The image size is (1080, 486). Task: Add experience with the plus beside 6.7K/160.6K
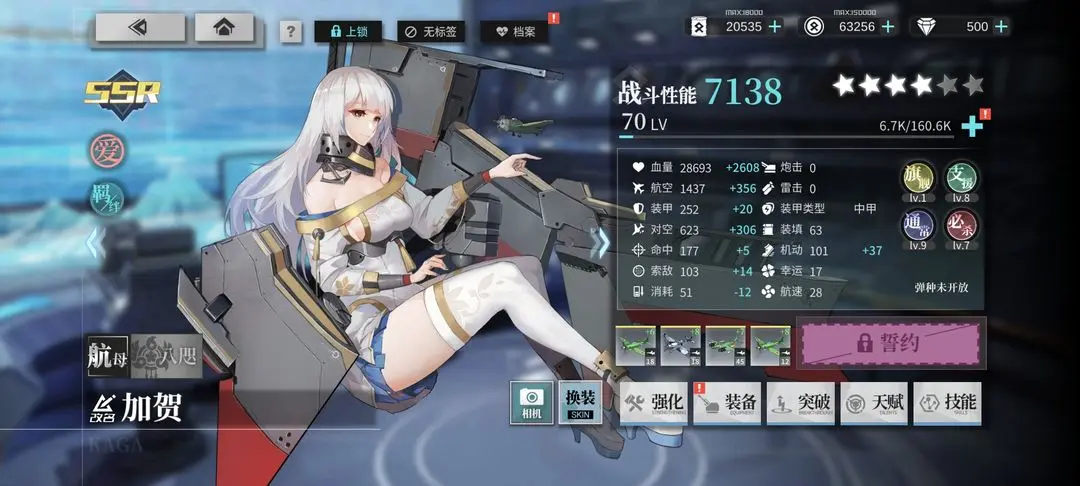[x=970, y=126]
